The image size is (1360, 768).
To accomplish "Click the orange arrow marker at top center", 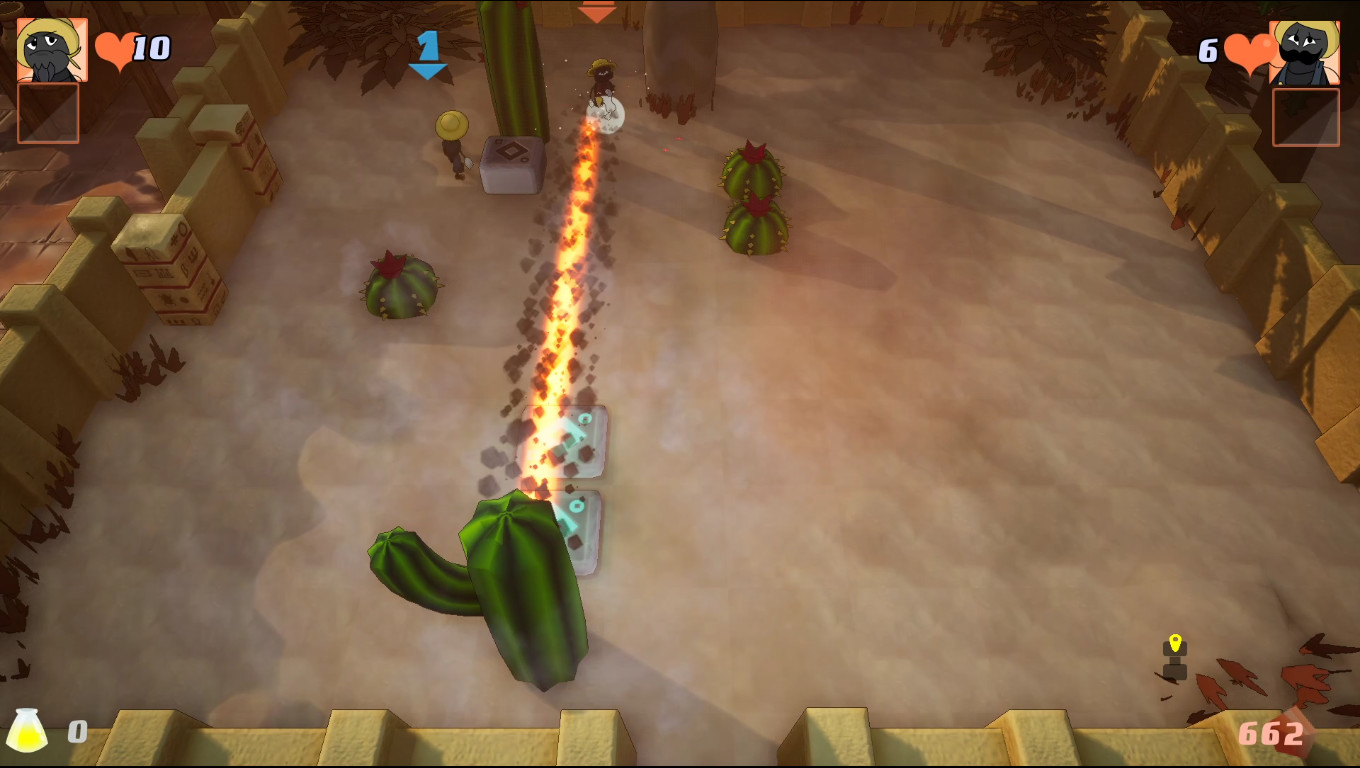I will (x=596, y=12).
